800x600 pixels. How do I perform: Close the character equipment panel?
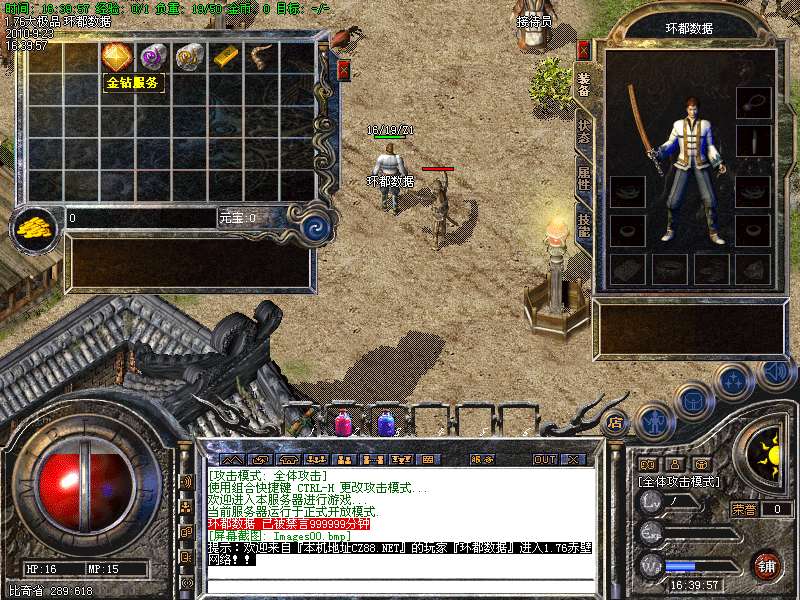[584, 49]
